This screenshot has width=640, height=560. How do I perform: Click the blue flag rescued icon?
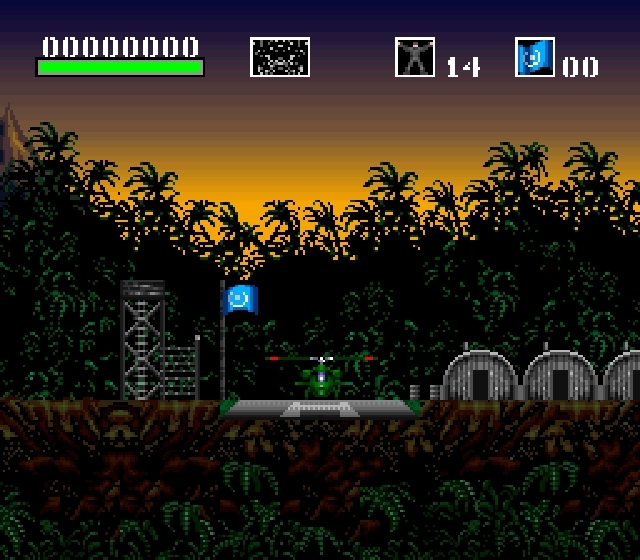coord(535,57)
